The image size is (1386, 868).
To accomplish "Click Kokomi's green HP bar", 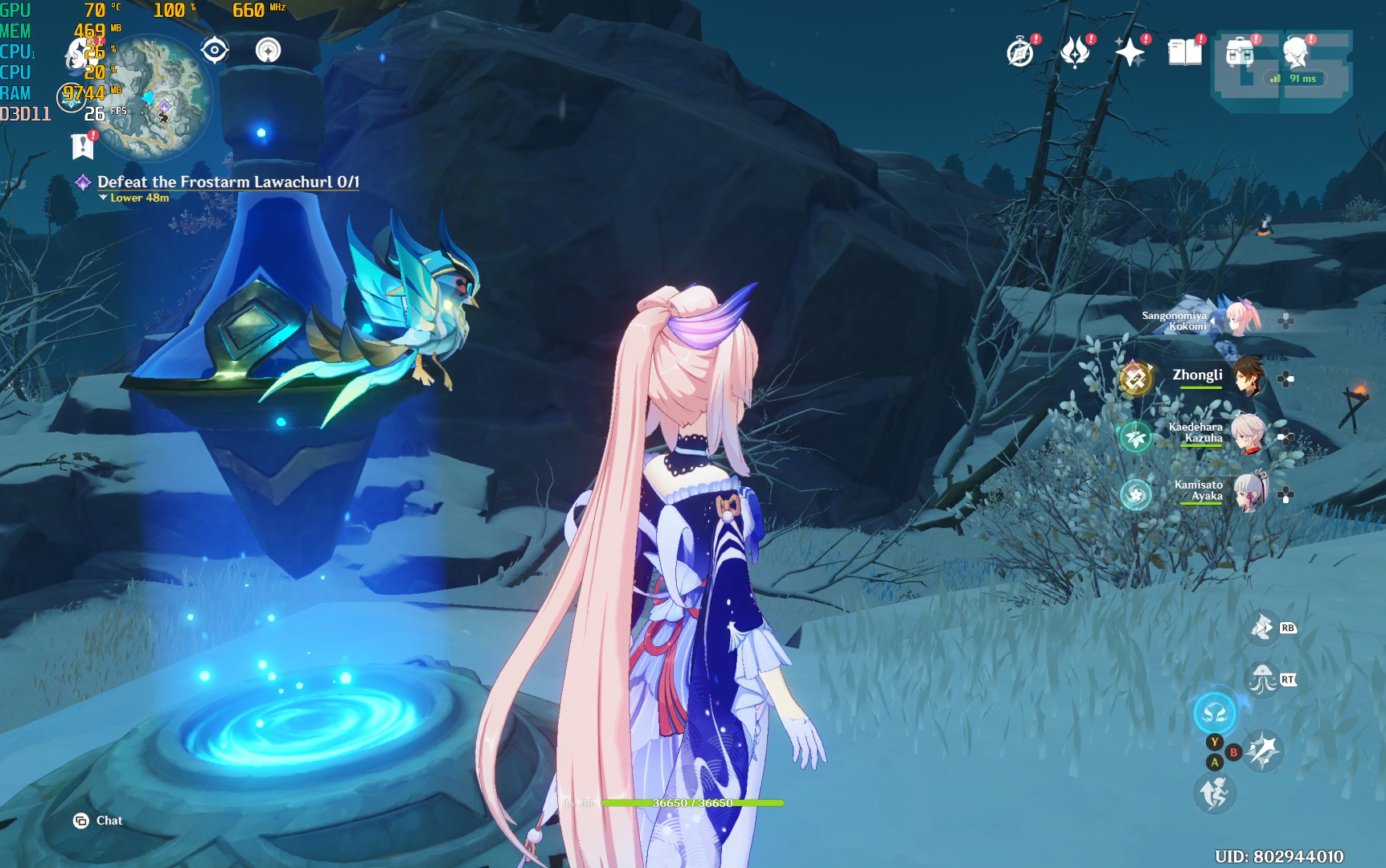I will pyautogui.click(x=691, y=803).
